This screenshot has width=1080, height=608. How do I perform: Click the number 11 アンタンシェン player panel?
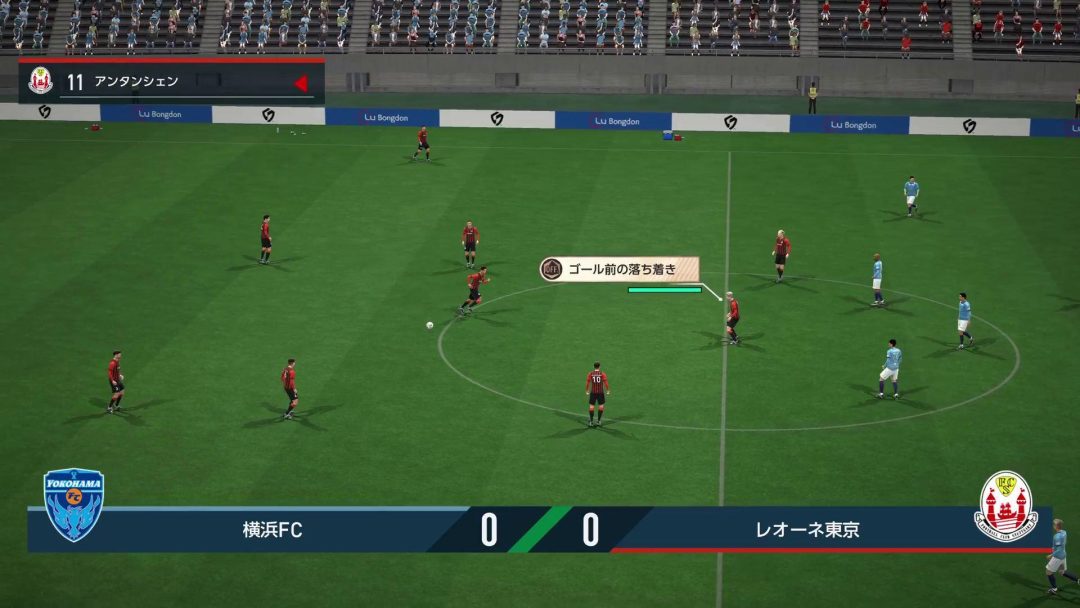[170, 82]
